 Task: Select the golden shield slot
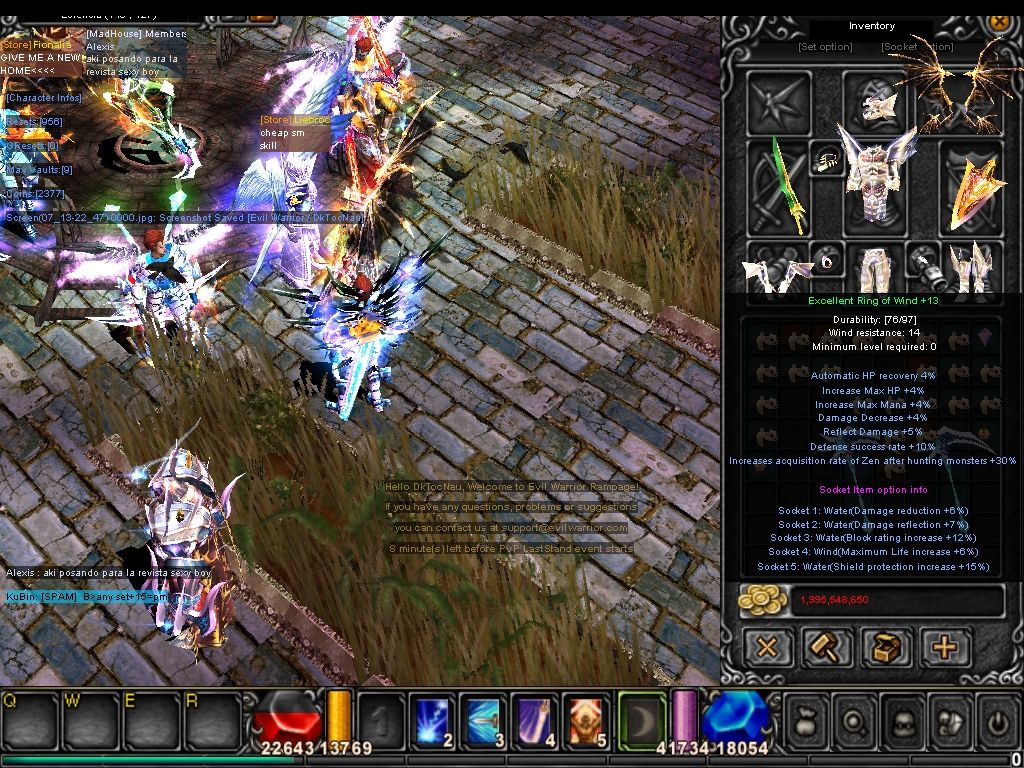coord(970,187)
